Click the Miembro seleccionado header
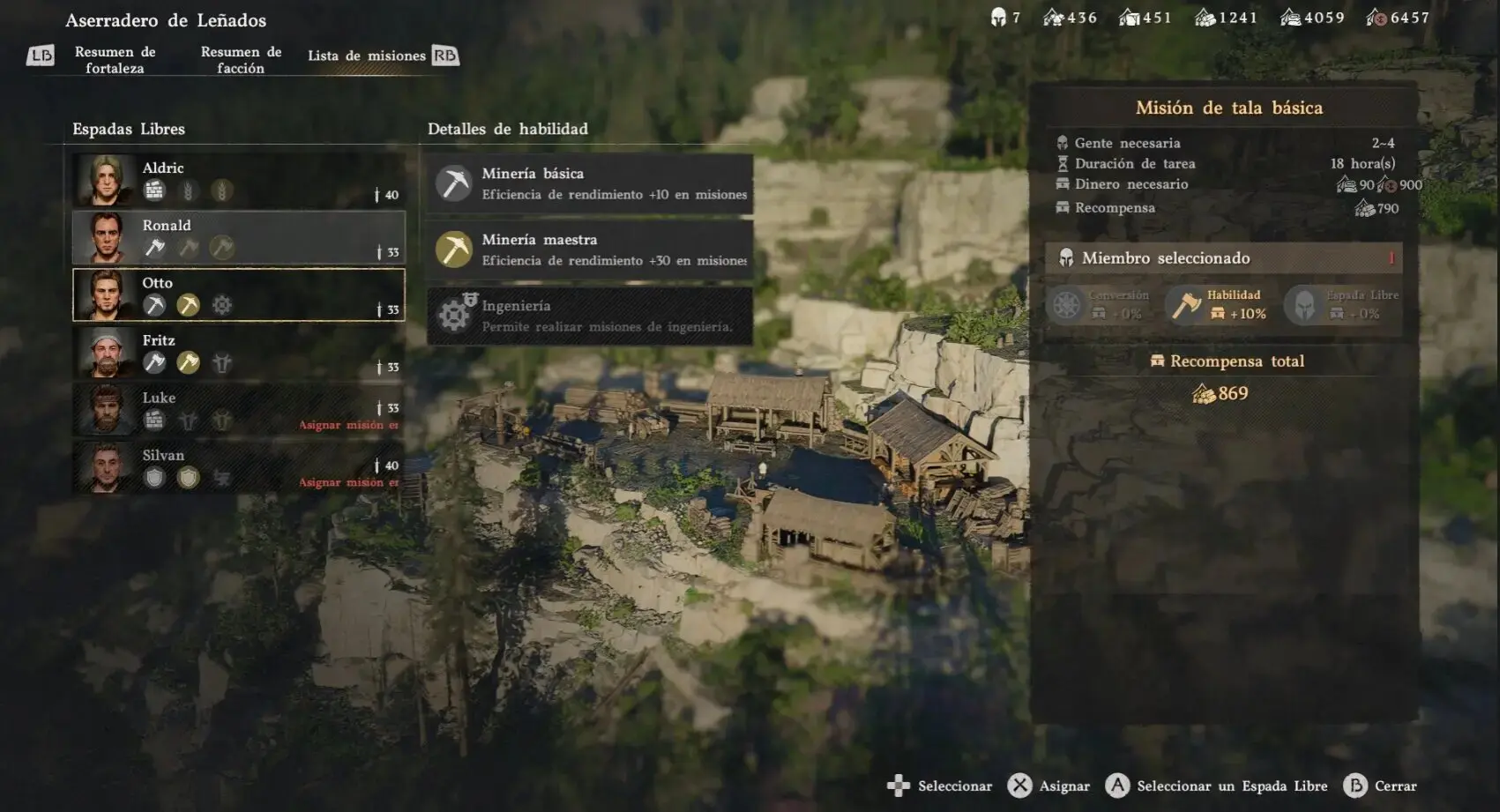Image resolution: width=1500 pixels, height=812 pixels. click(1223, 258)
